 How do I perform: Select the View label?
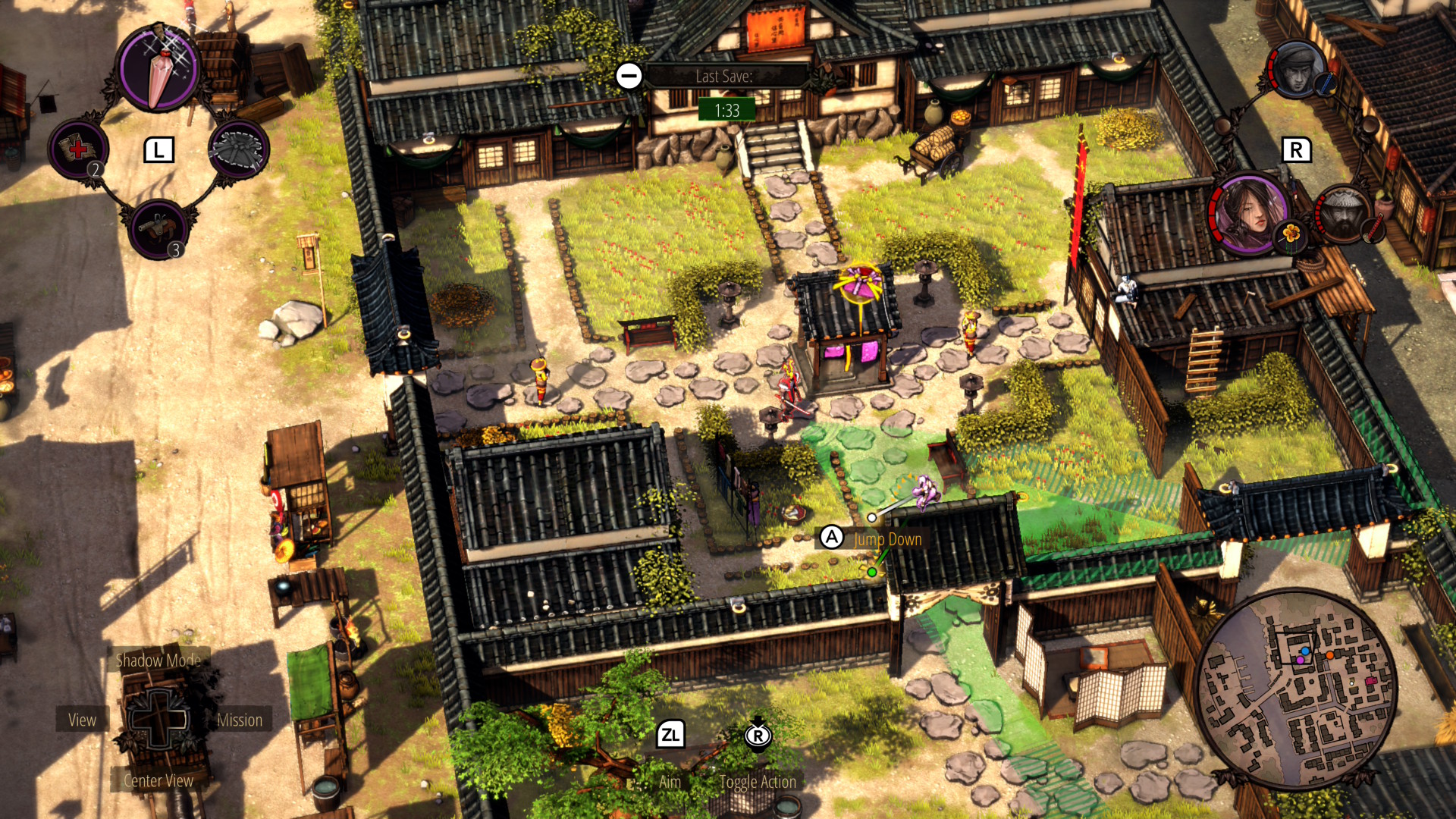pos(82,720)
